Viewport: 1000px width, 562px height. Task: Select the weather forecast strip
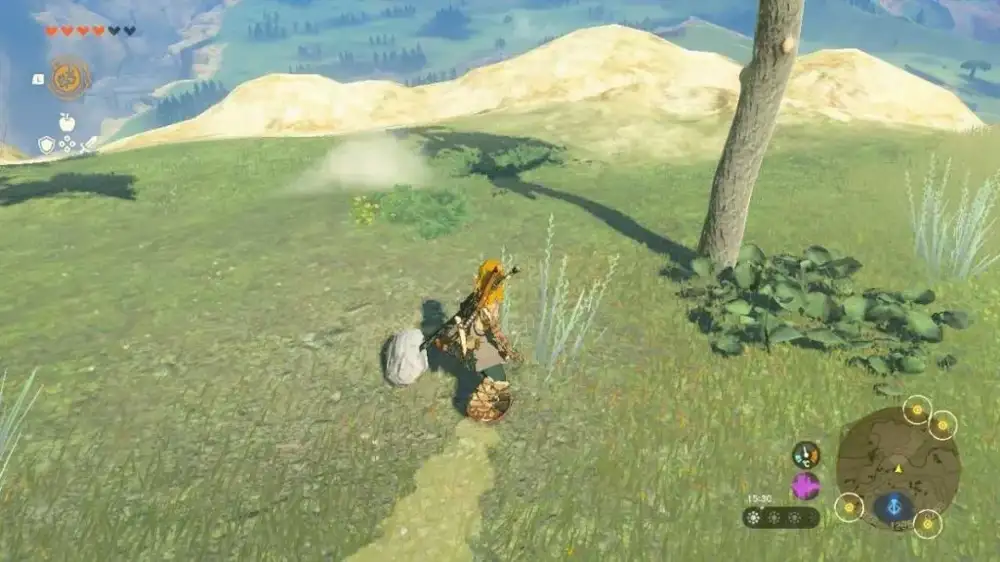[x=781, y=517]
